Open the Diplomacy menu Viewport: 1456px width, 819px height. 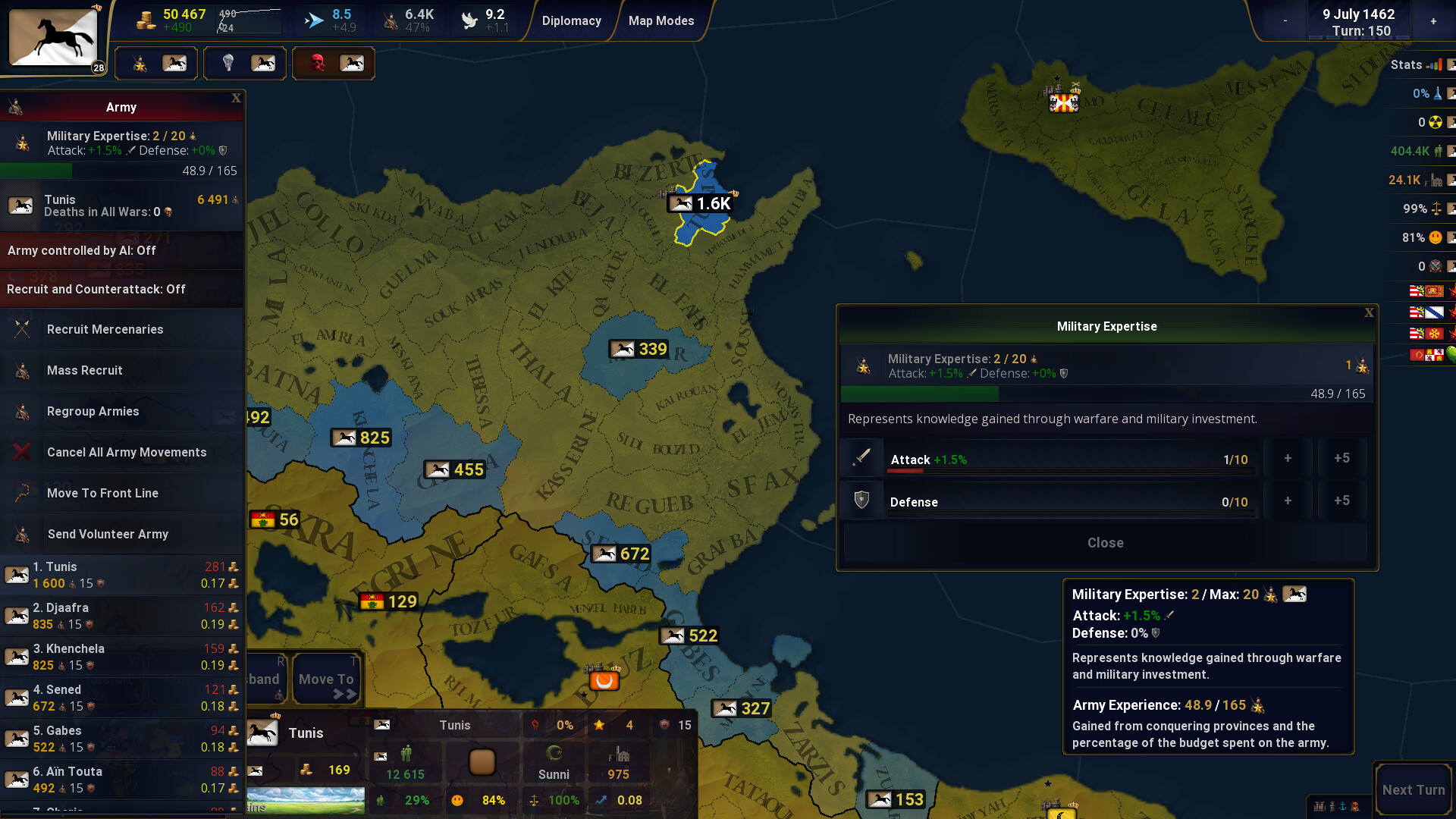(571, 20)
